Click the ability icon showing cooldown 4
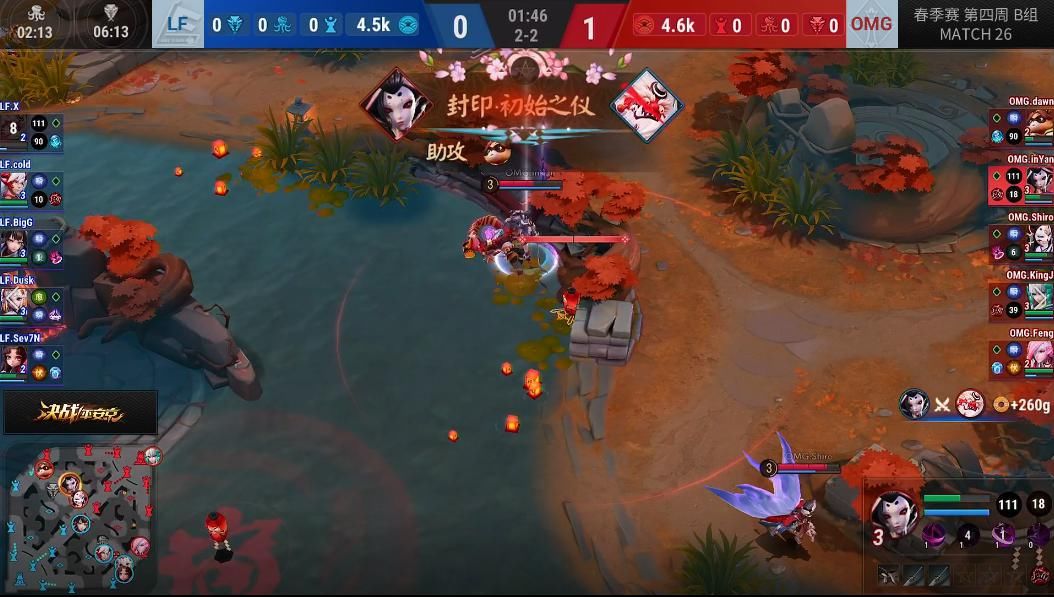Image resolution: width=1054 pixels, height=597 pixels. 967,535
